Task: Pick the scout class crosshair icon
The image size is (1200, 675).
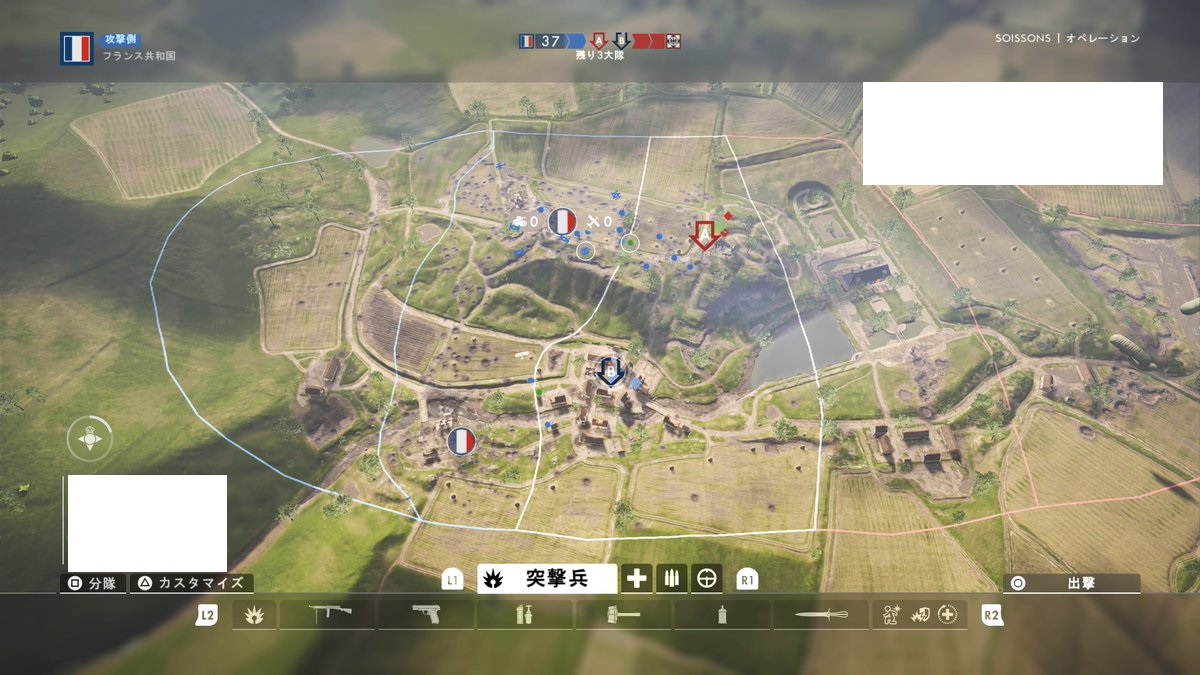Action: [706, 578]
